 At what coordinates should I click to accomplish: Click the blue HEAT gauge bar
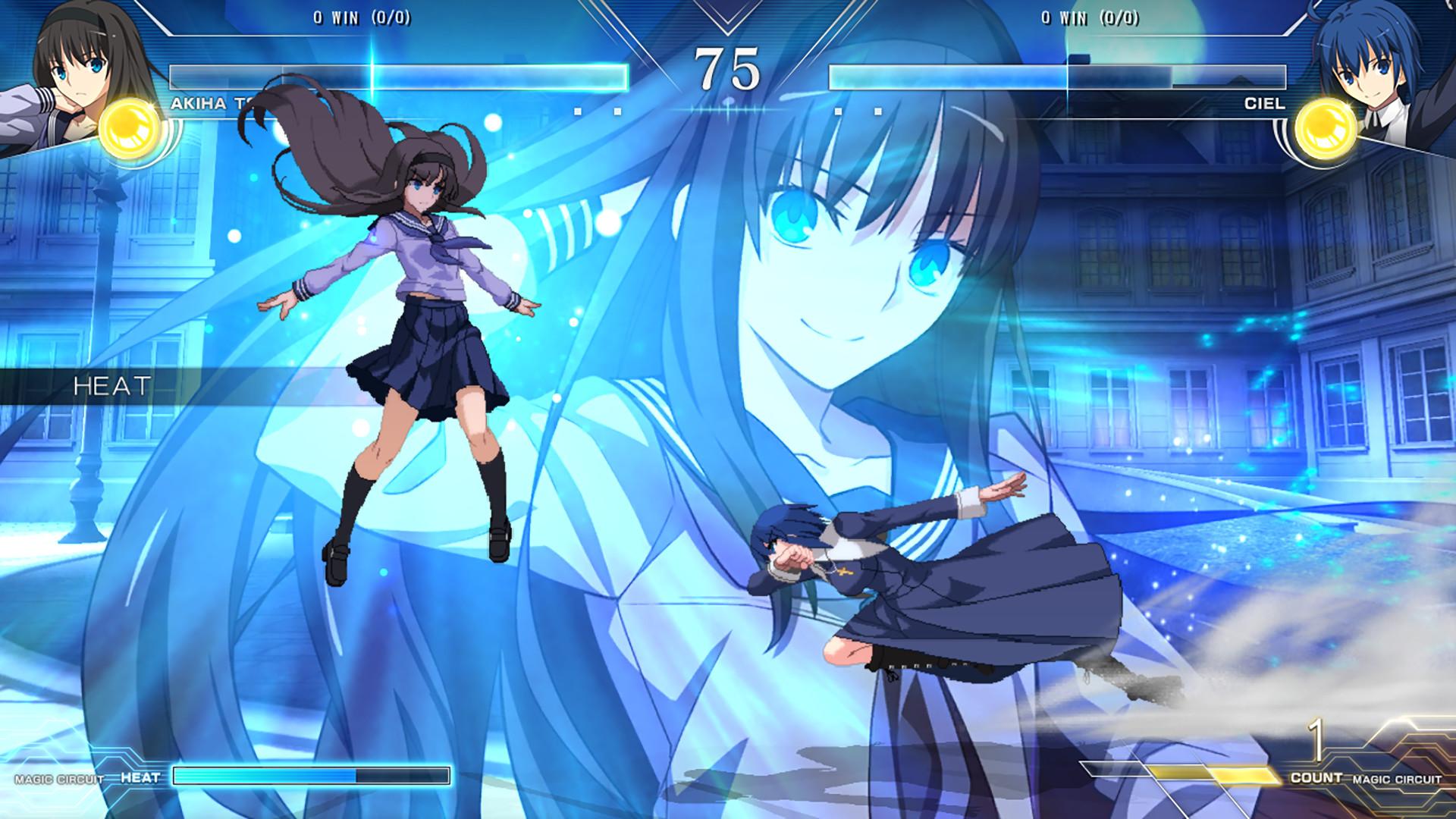point(311,776)
